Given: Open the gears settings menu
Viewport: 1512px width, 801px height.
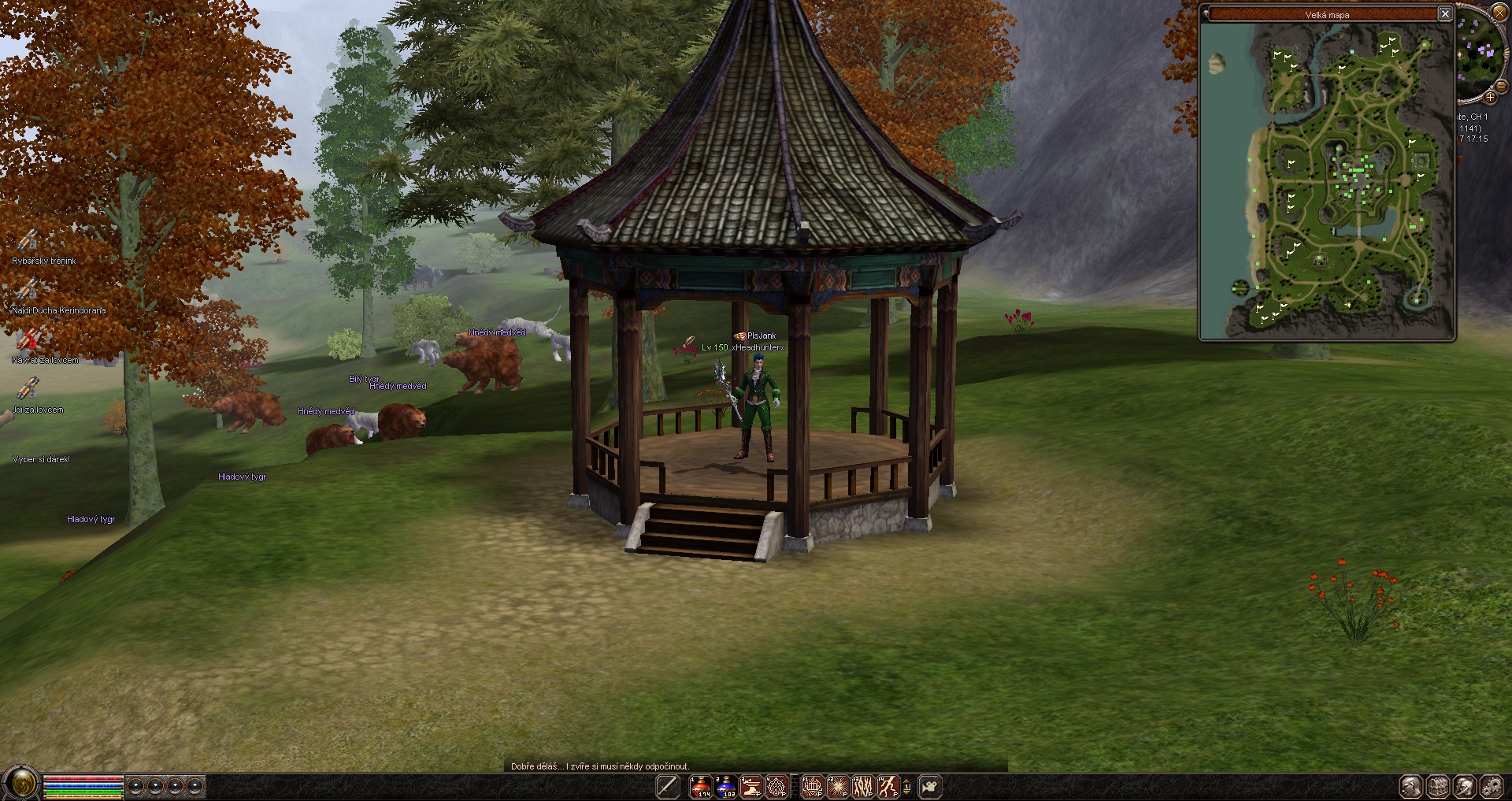Looking at the screenshot, I should click(x=1492, y=786).
